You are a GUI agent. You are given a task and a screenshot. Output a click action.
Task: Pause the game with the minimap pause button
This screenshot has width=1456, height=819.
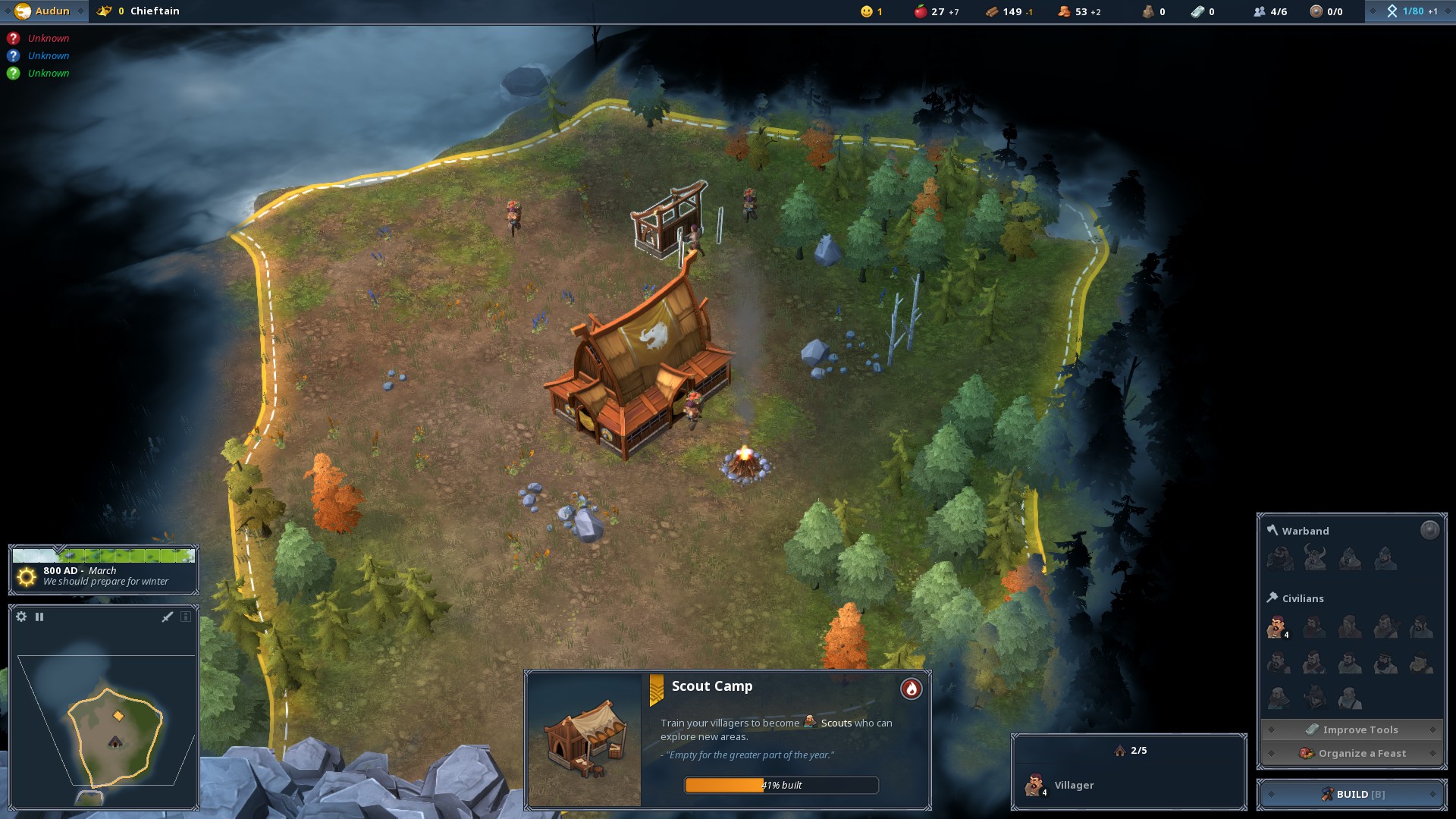click(x=39, y=617)
